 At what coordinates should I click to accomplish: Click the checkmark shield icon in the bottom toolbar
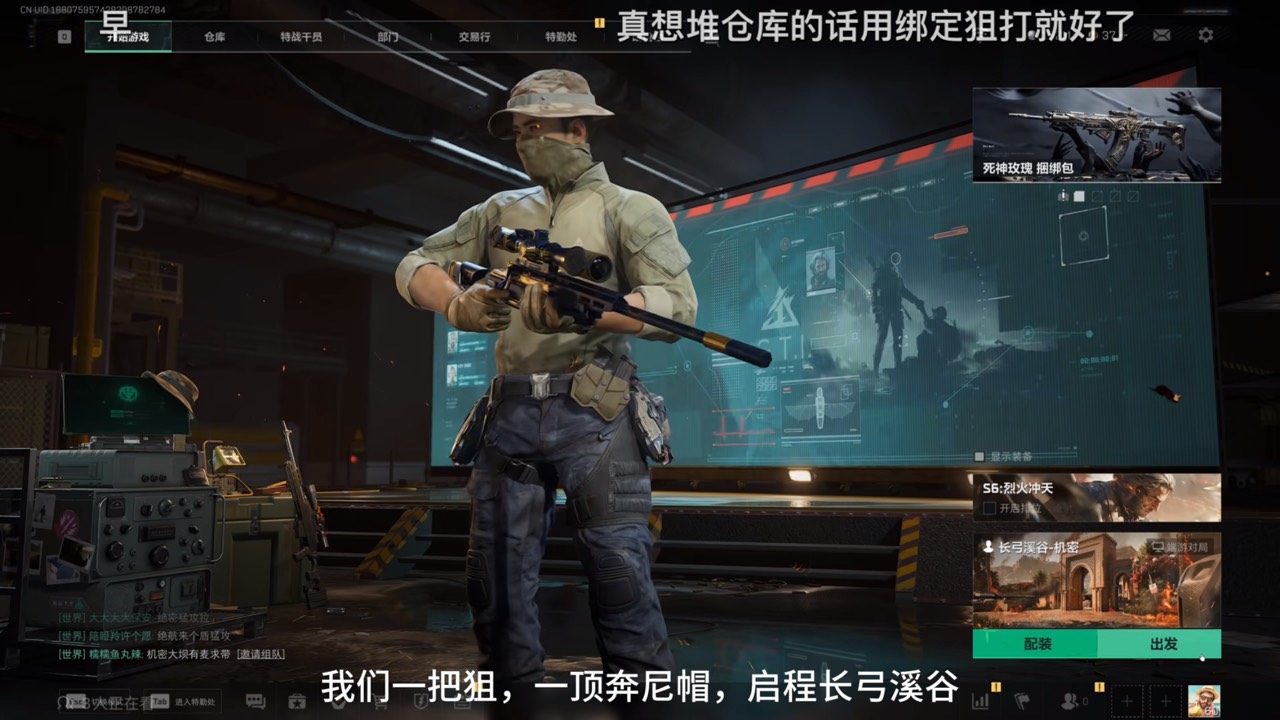point(337,703)
